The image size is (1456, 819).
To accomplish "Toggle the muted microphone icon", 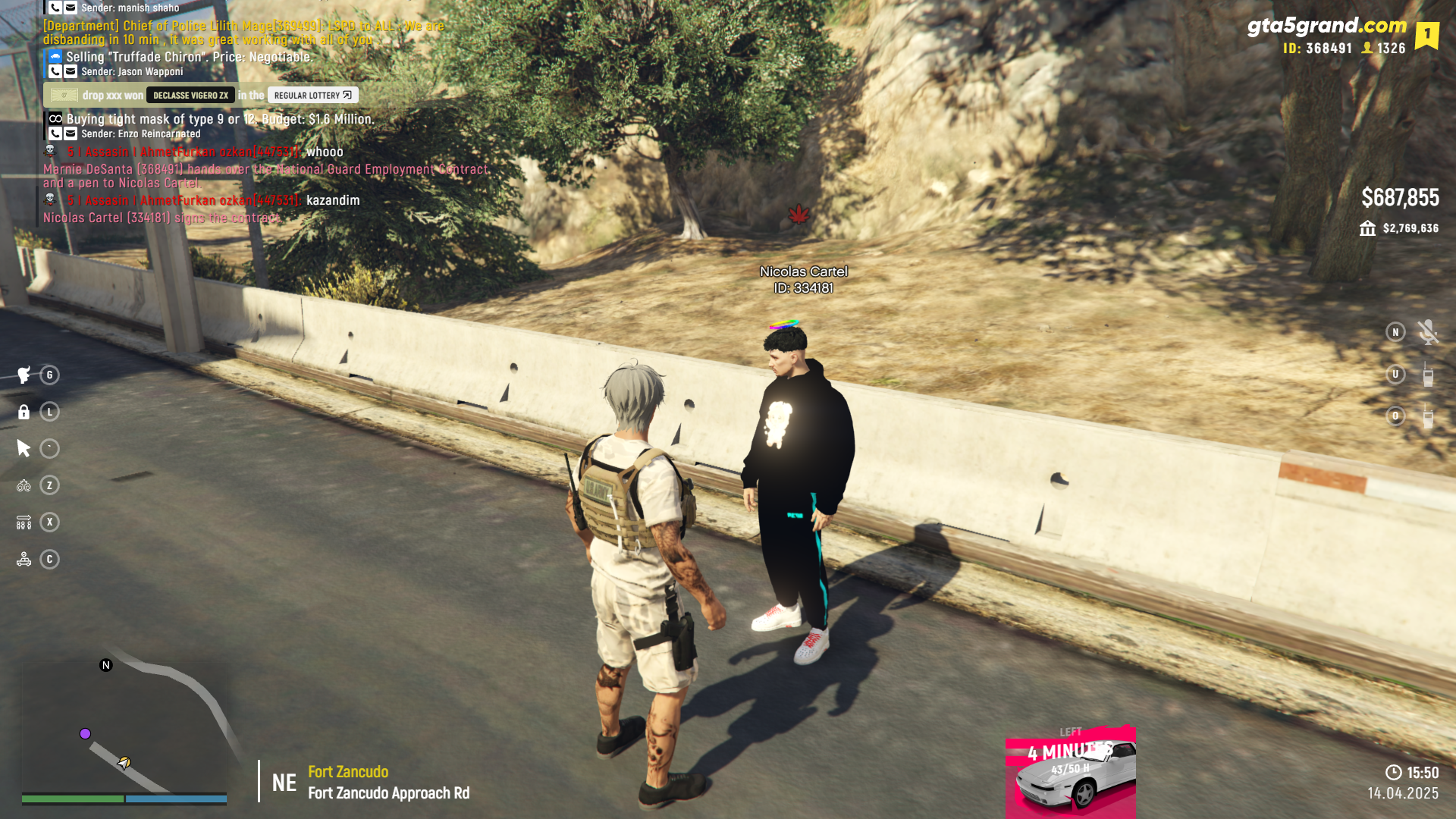I will point(1427,332).
